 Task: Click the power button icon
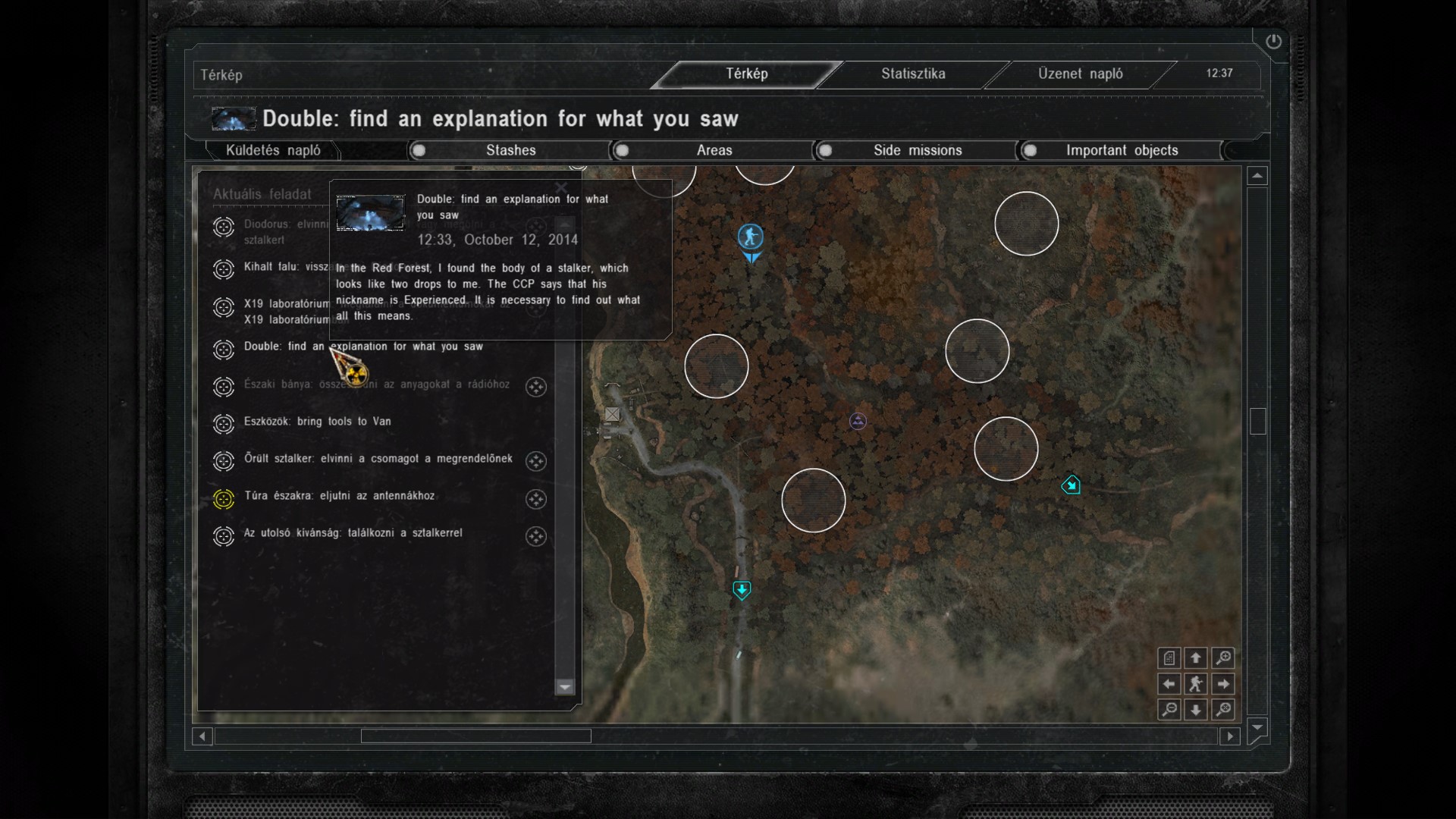1273,42
